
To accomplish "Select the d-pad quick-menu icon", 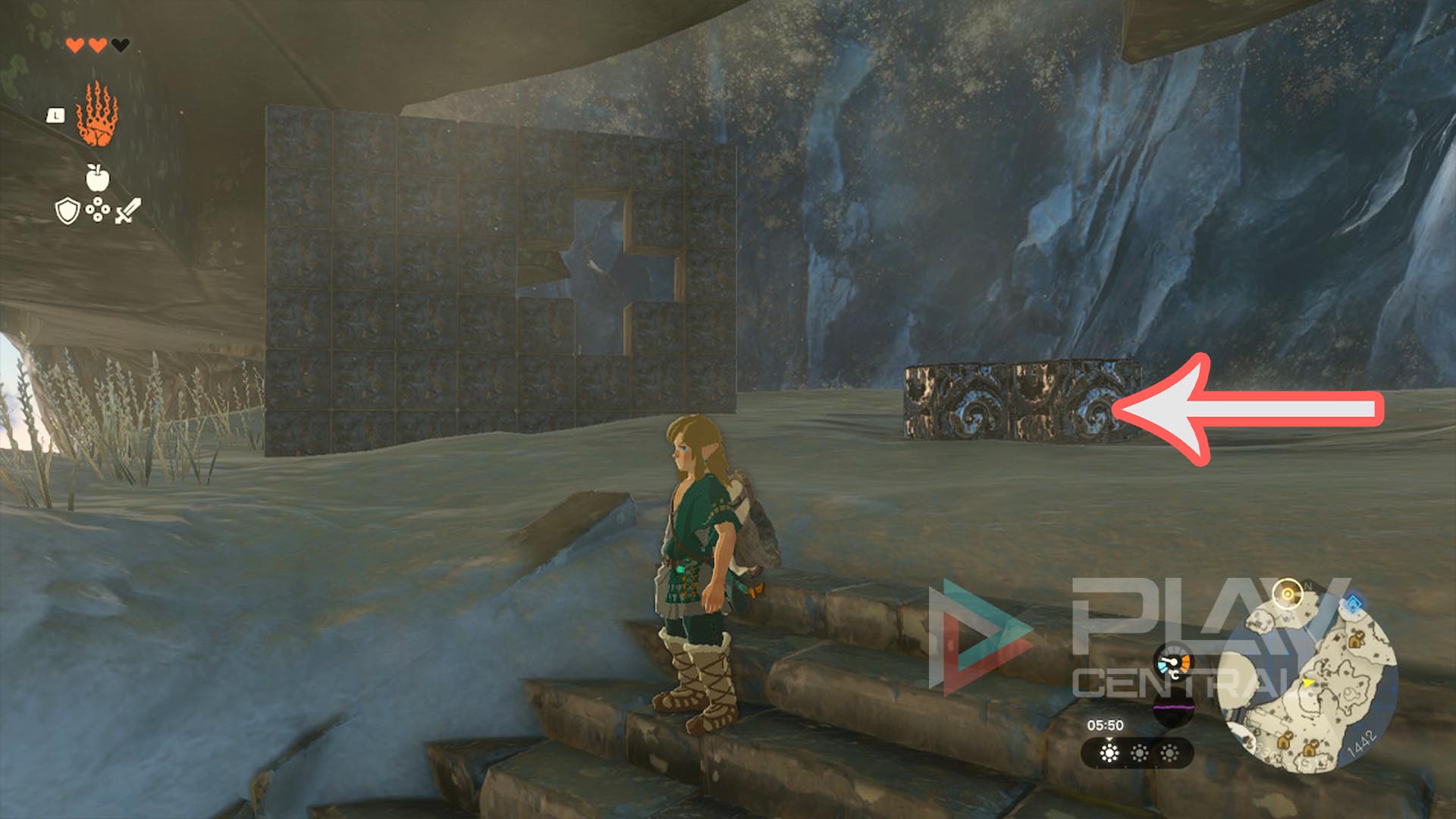I will tap(98, 209).
